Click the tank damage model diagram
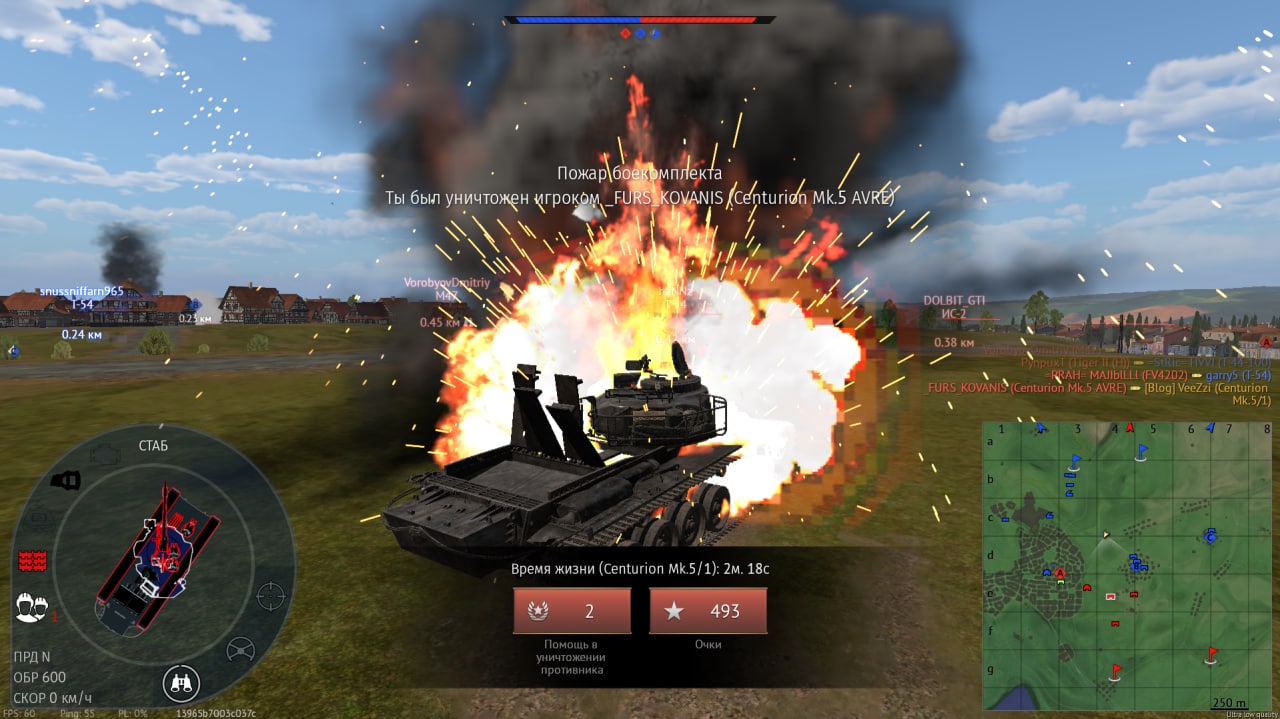 point(158,558)
